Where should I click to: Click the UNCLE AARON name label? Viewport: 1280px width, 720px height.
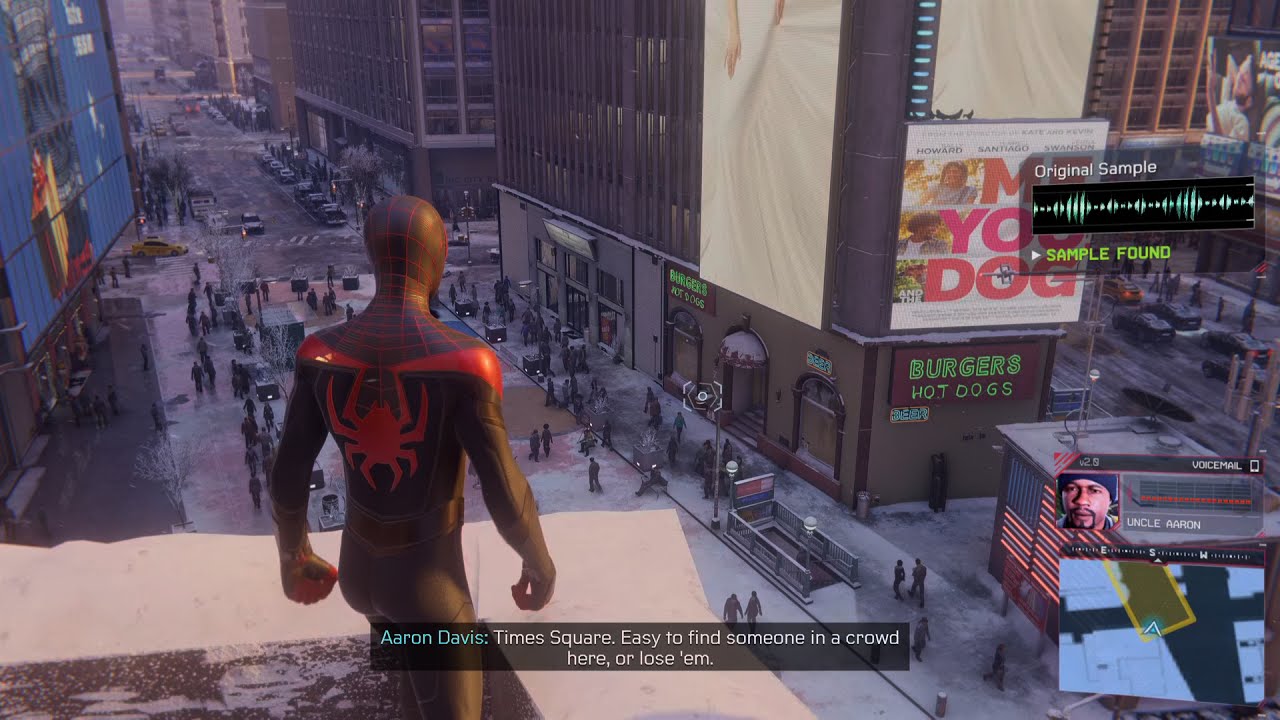(x=1164, y=523)
